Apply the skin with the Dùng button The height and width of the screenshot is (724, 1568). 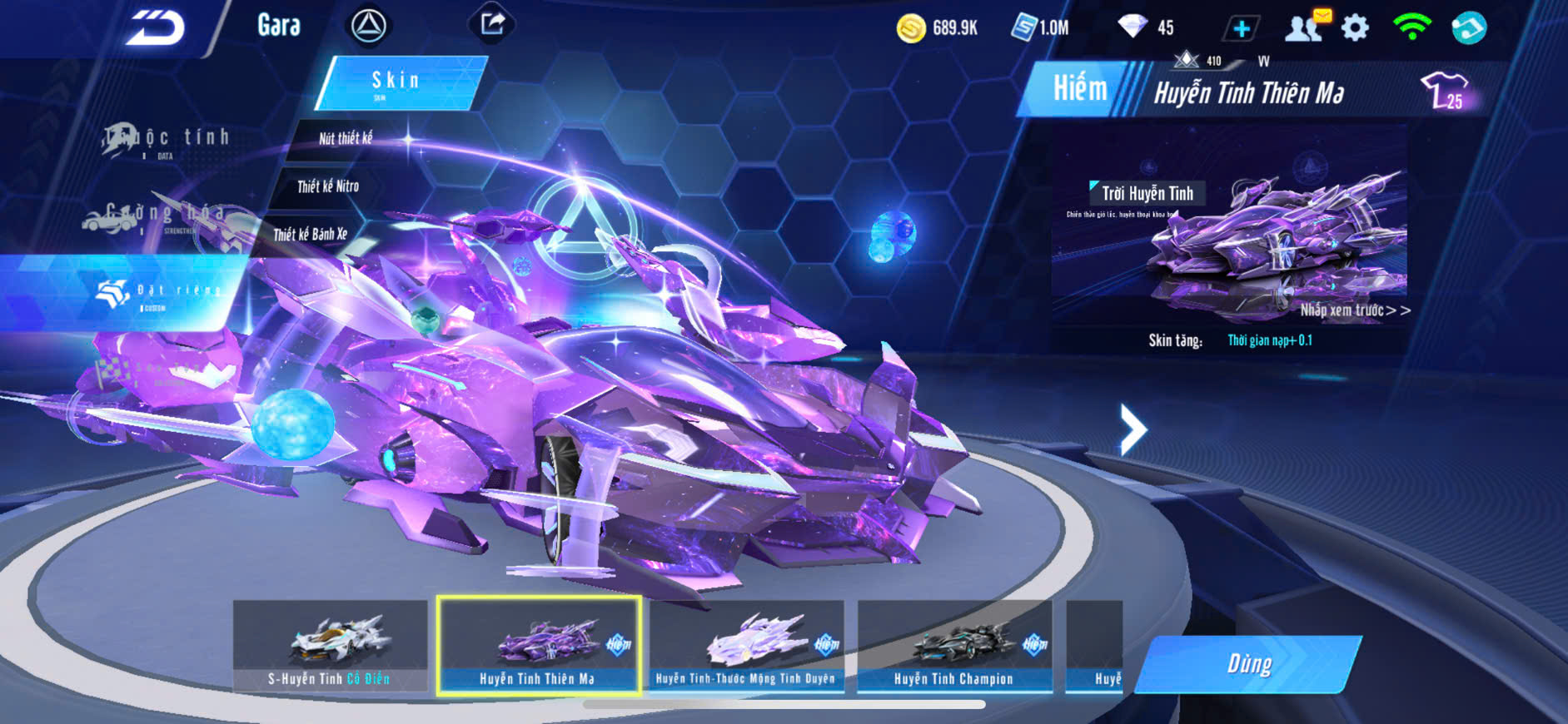click(x=1248, y=664)
